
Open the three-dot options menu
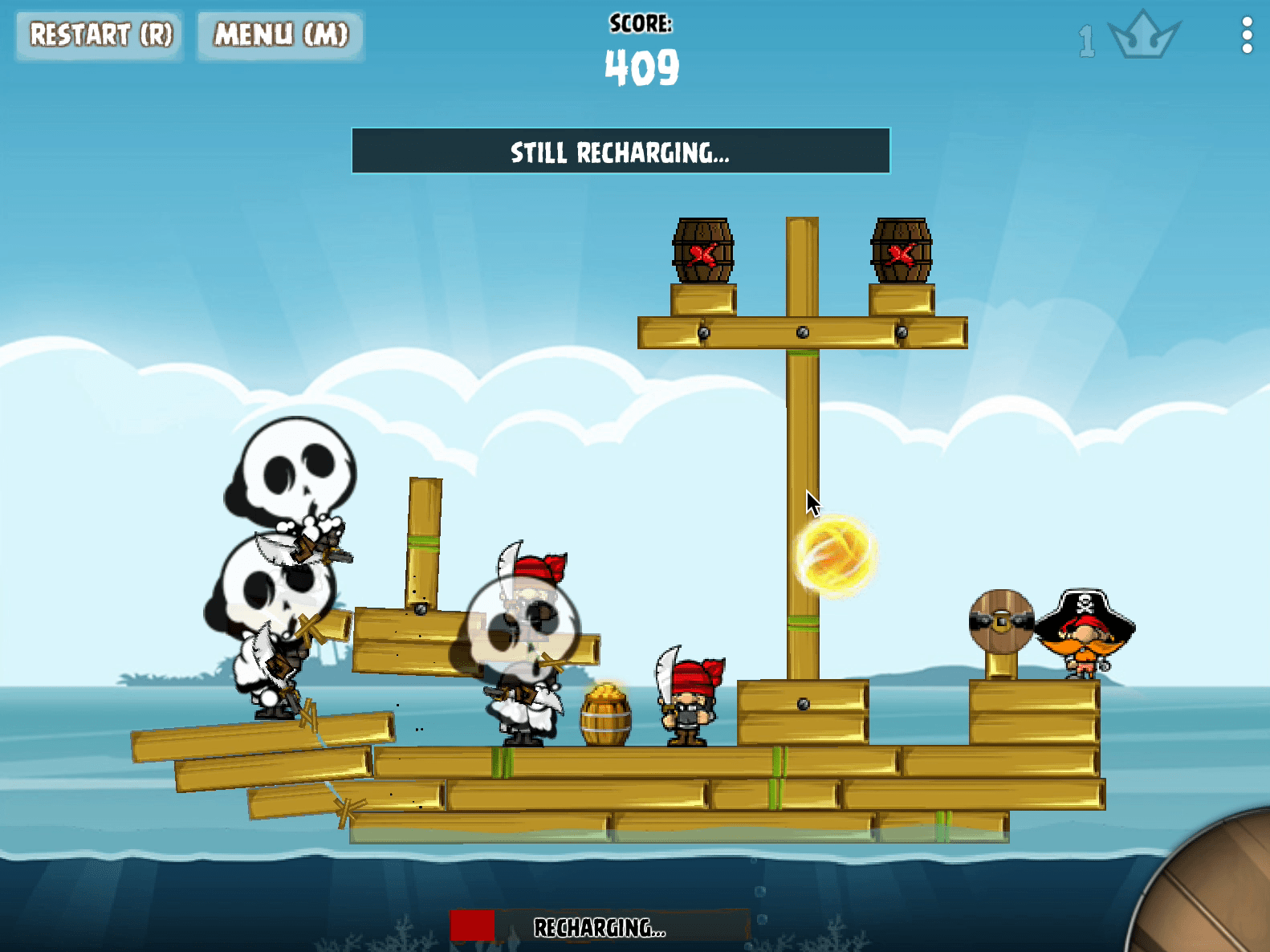pyautogui.click(x=1246, y=35)
